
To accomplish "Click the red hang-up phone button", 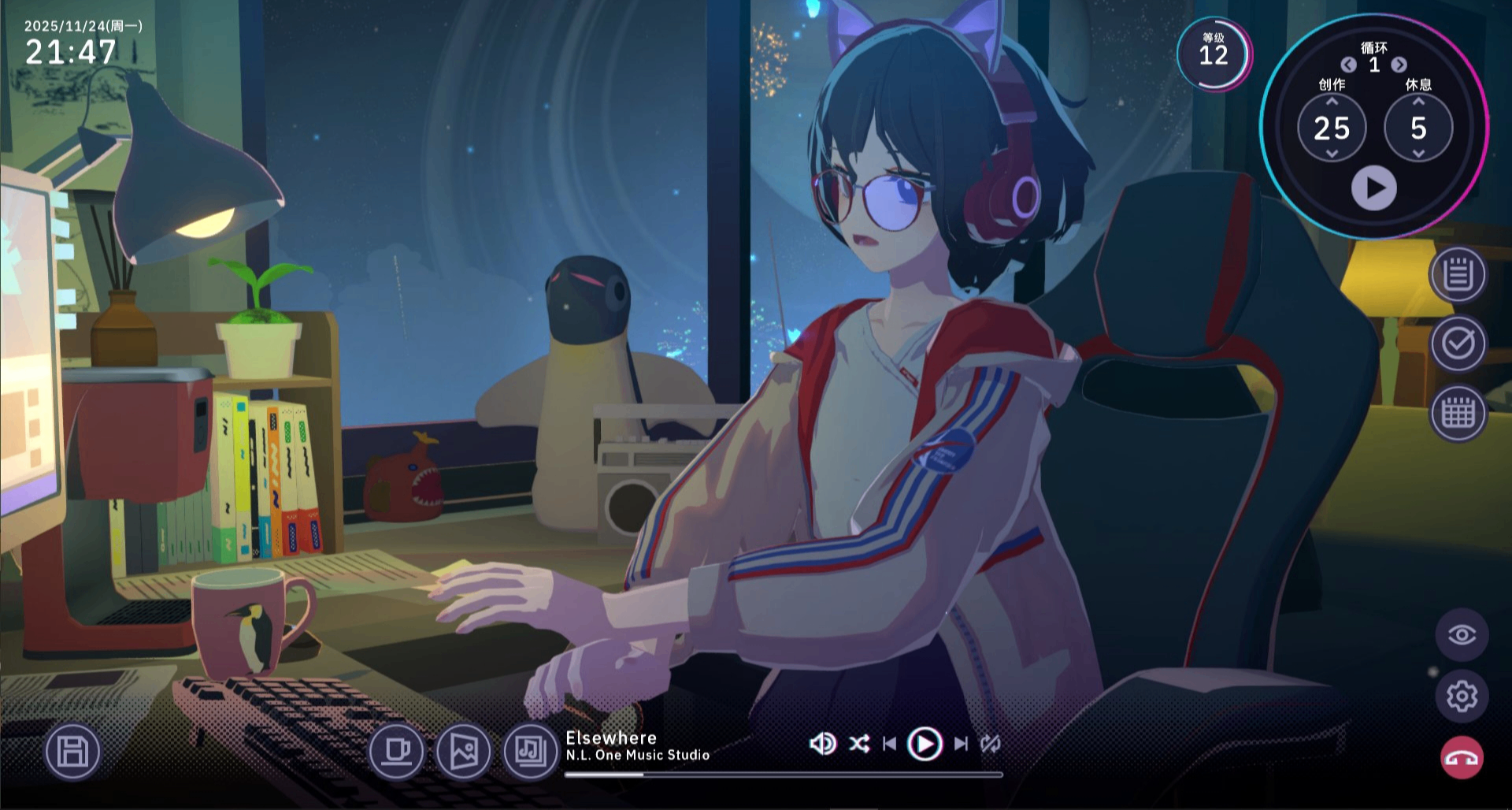I will [1462, 758].
